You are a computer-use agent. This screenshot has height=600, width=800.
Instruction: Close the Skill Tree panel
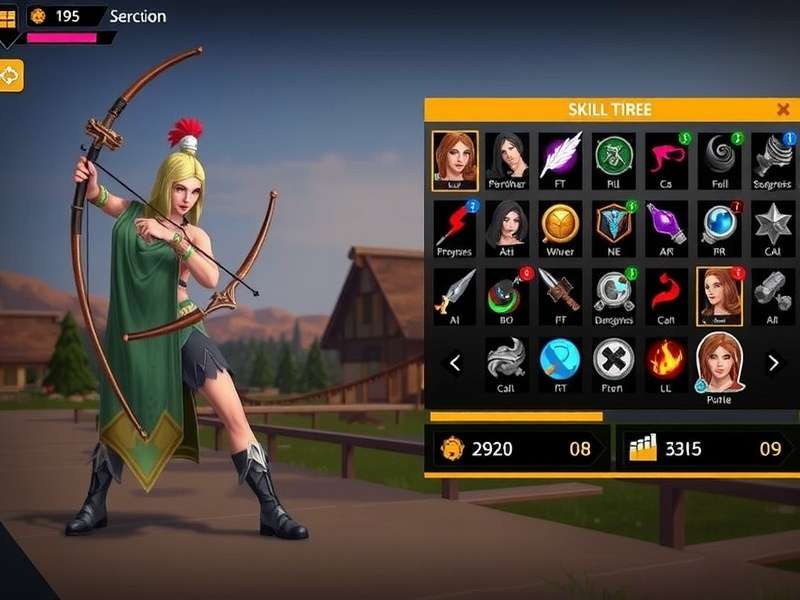(783, 110)
